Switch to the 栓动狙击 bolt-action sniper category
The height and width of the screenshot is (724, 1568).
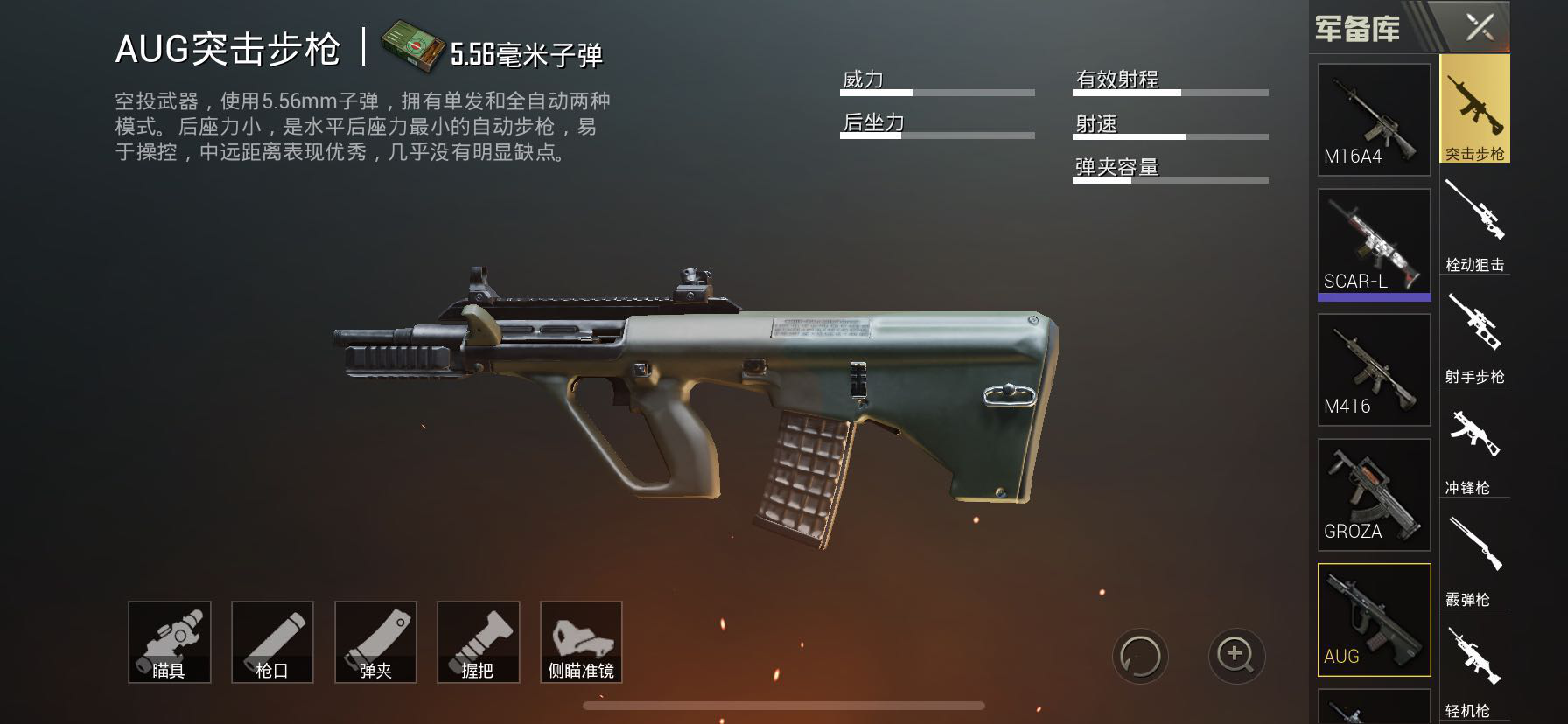[1474, 221]
